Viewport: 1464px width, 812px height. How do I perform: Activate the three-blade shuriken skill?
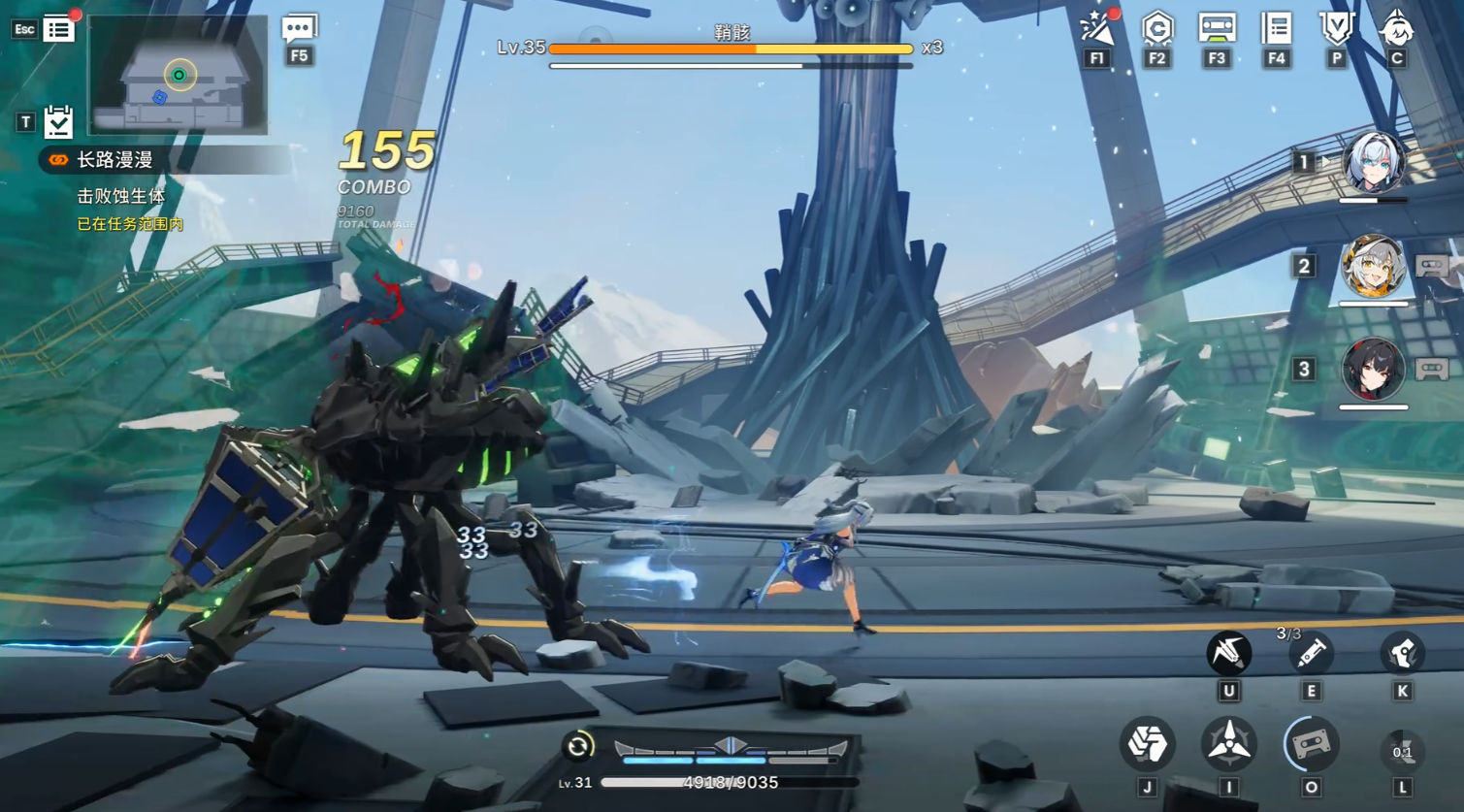click(x=1228, y=744)
